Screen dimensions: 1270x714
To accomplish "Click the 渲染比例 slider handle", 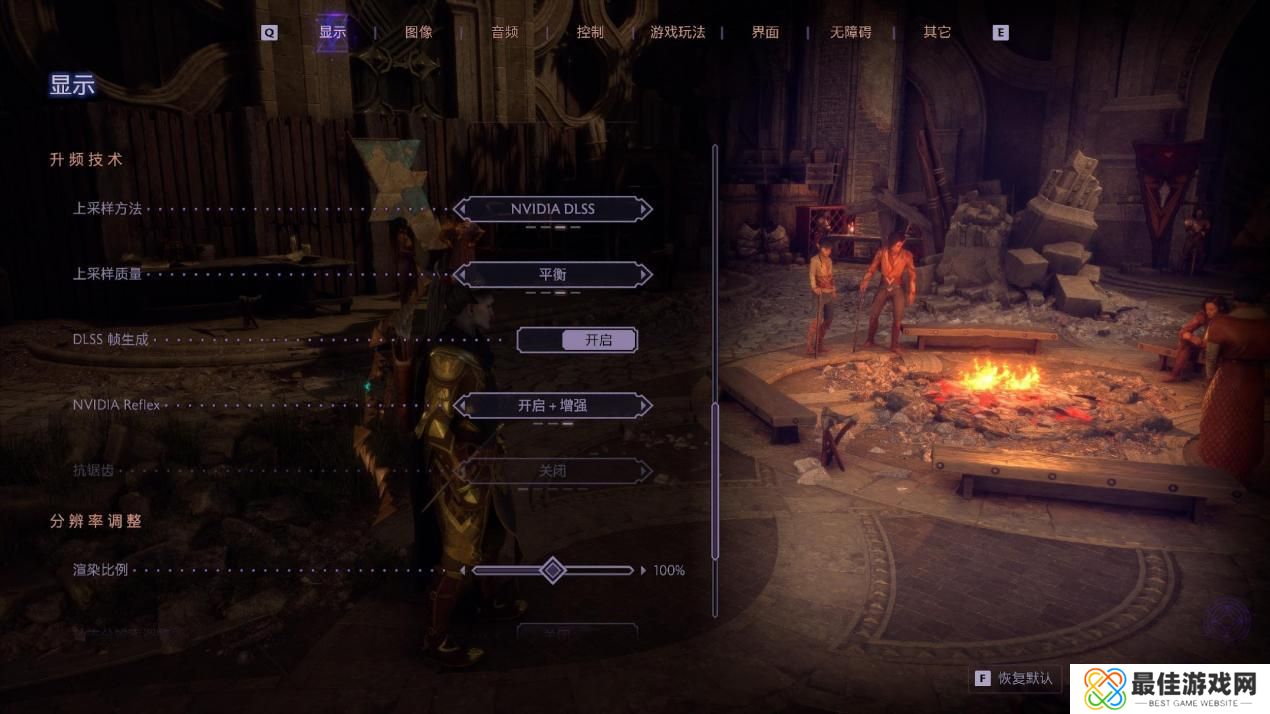I will (x=552, y=570).
